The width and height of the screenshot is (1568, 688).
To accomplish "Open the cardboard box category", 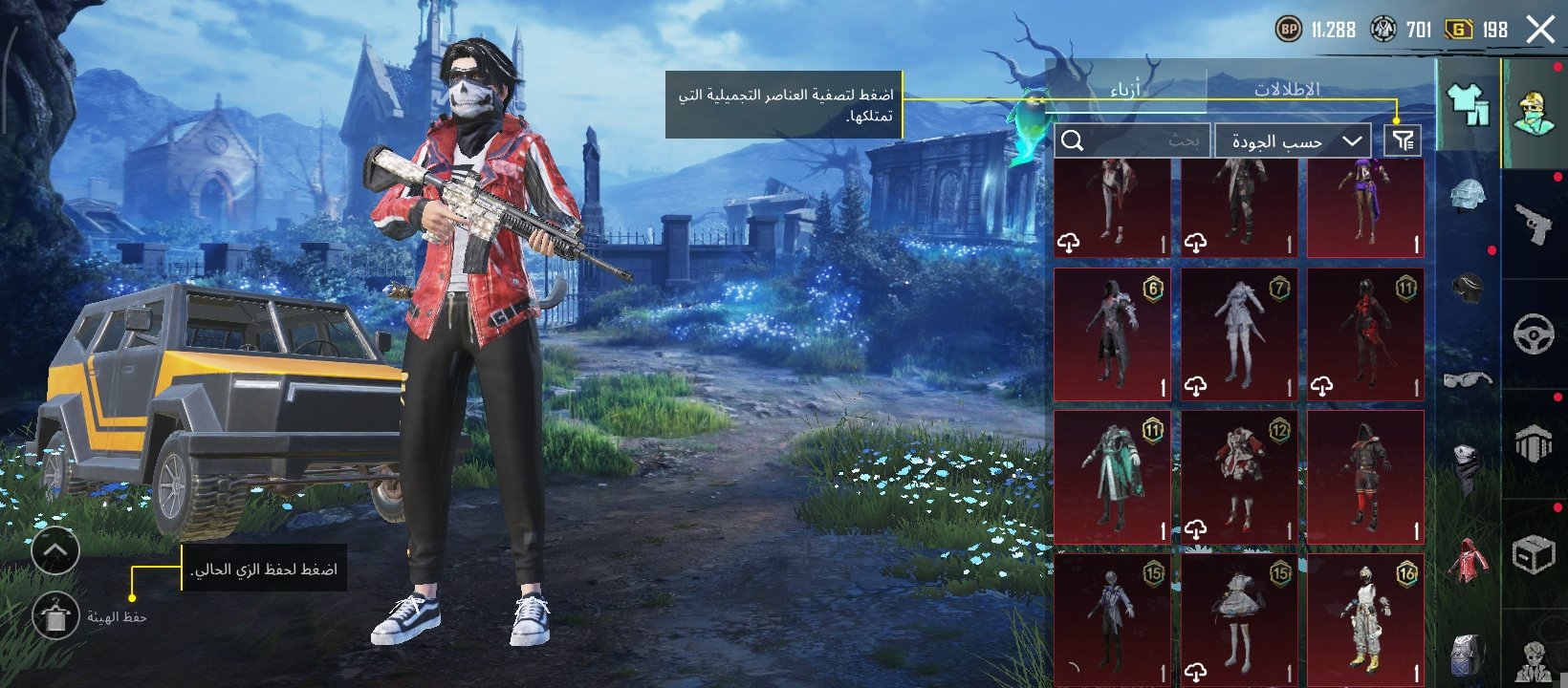I will pos(1534,554).
